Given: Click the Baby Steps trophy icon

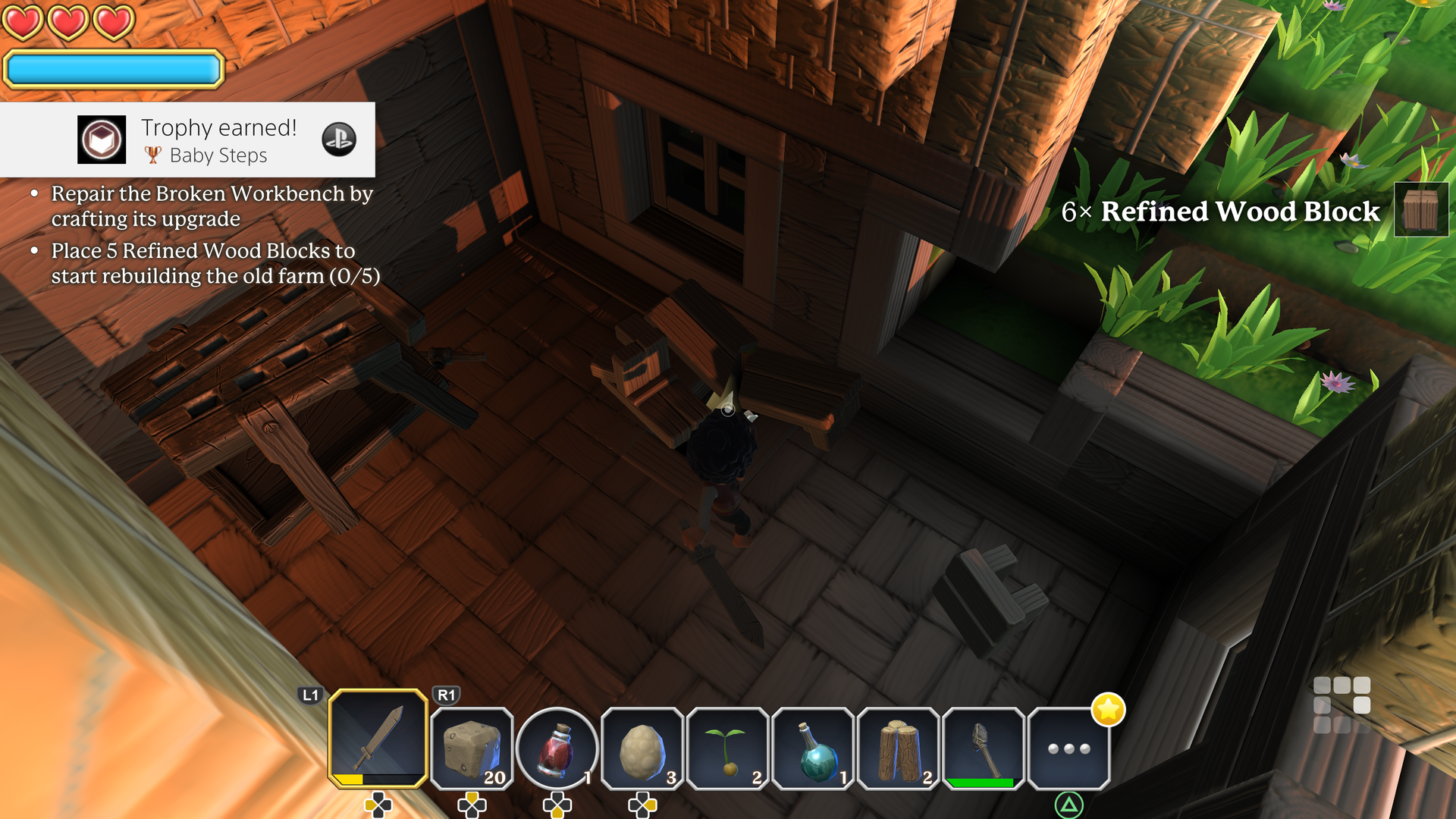Looking at the screenshot, I should click(102, 140).
